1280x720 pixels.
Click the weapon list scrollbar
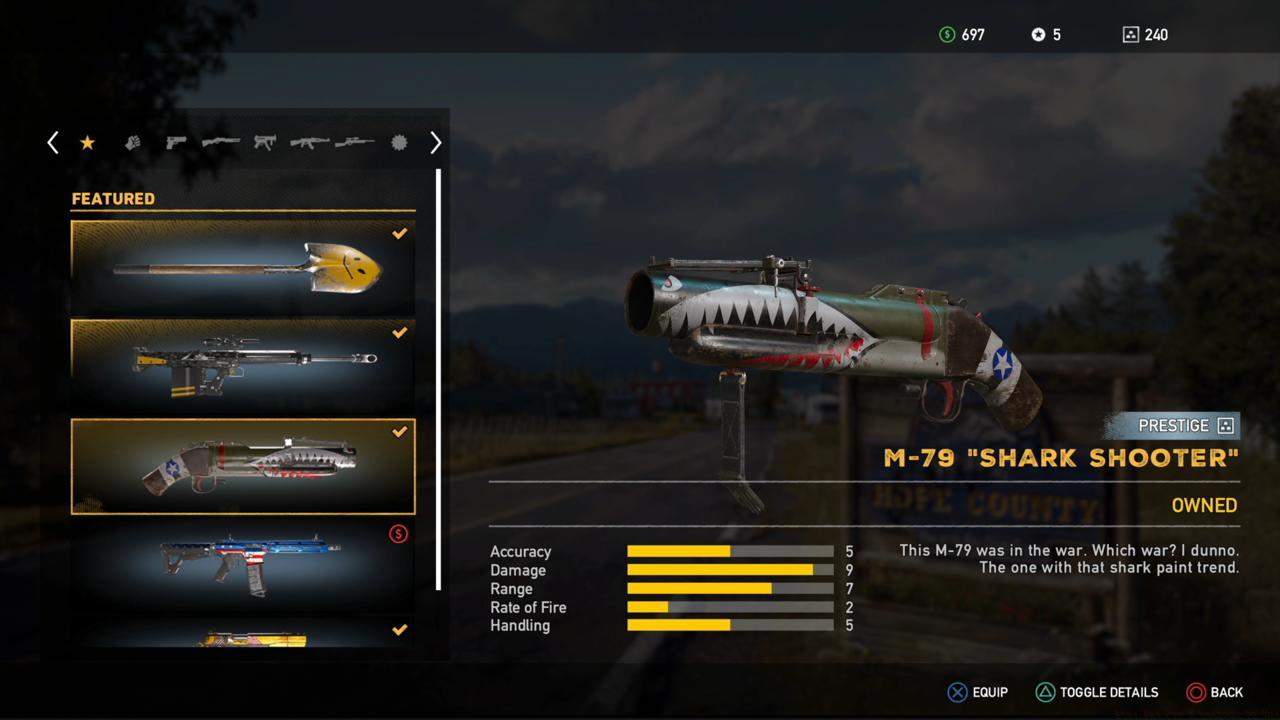click(x=438, y=380)
